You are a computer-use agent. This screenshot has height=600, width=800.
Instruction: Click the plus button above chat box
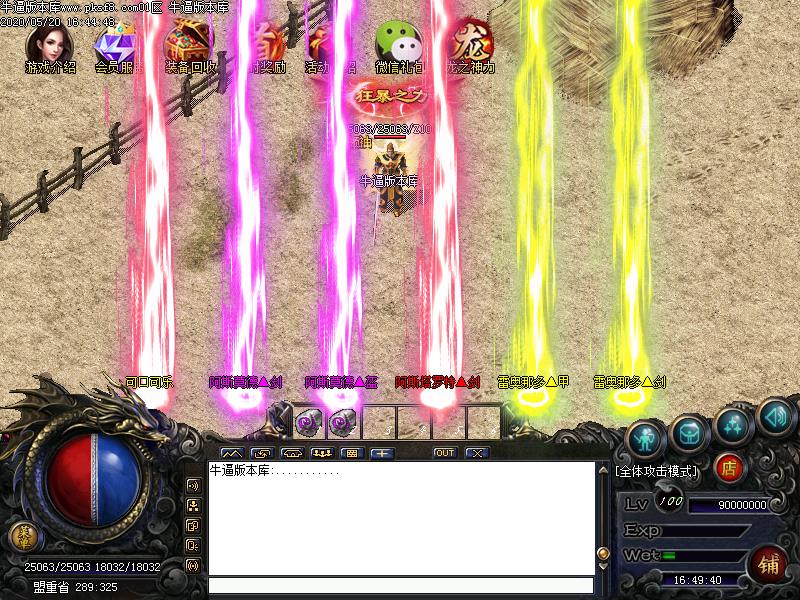point(381,453)
